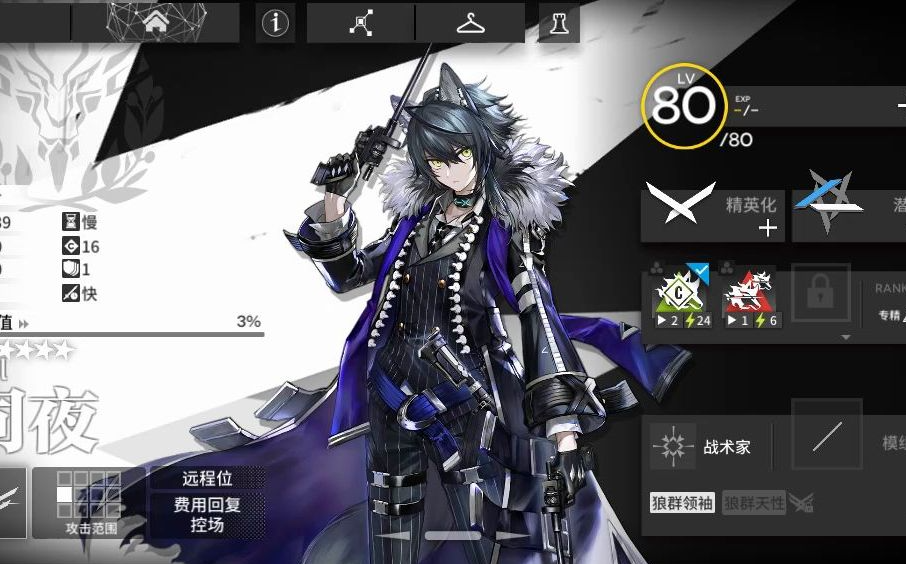Expand the skill panel down arrow
The height and width of the screenshot is (564, 906).
[846, 338]
